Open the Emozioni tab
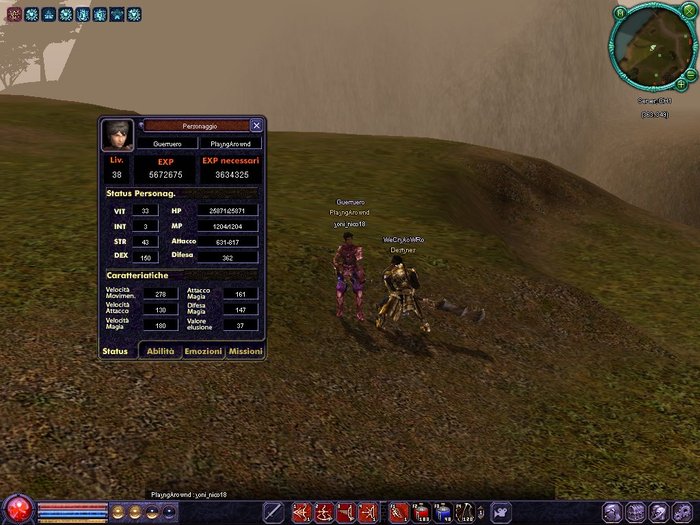The height and width of the screenshot is (525, 700). pos(204,352)
